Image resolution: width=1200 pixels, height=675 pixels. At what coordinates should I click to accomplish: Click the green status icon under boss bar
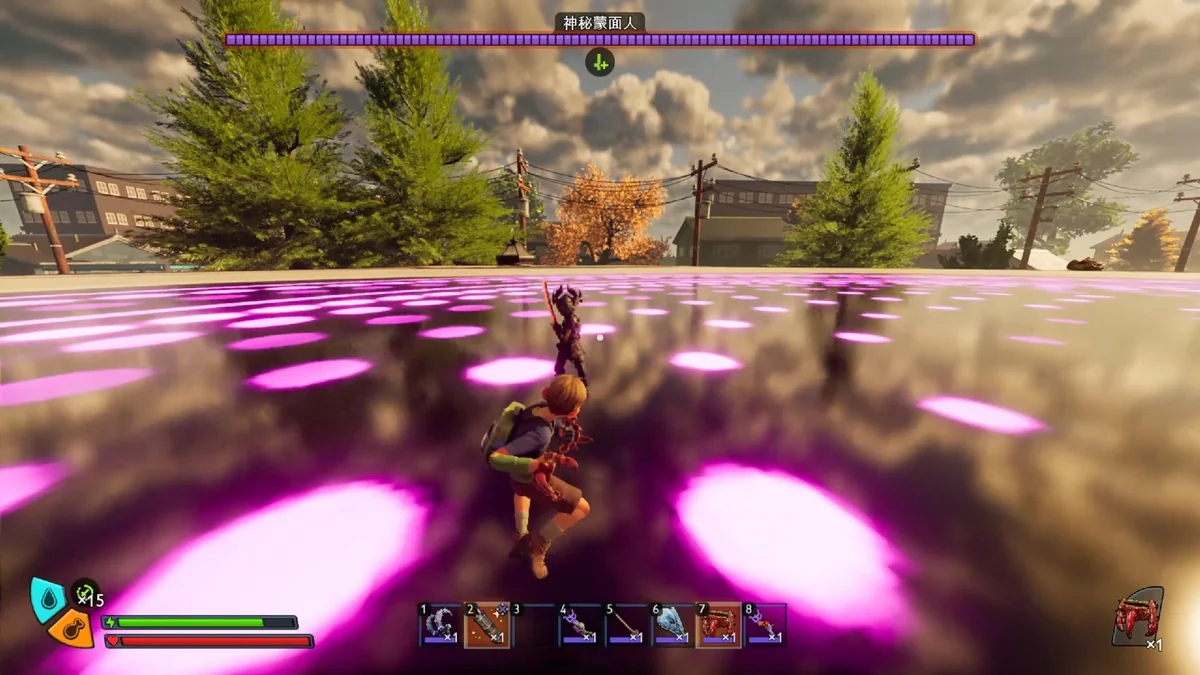tap(599, 62)
